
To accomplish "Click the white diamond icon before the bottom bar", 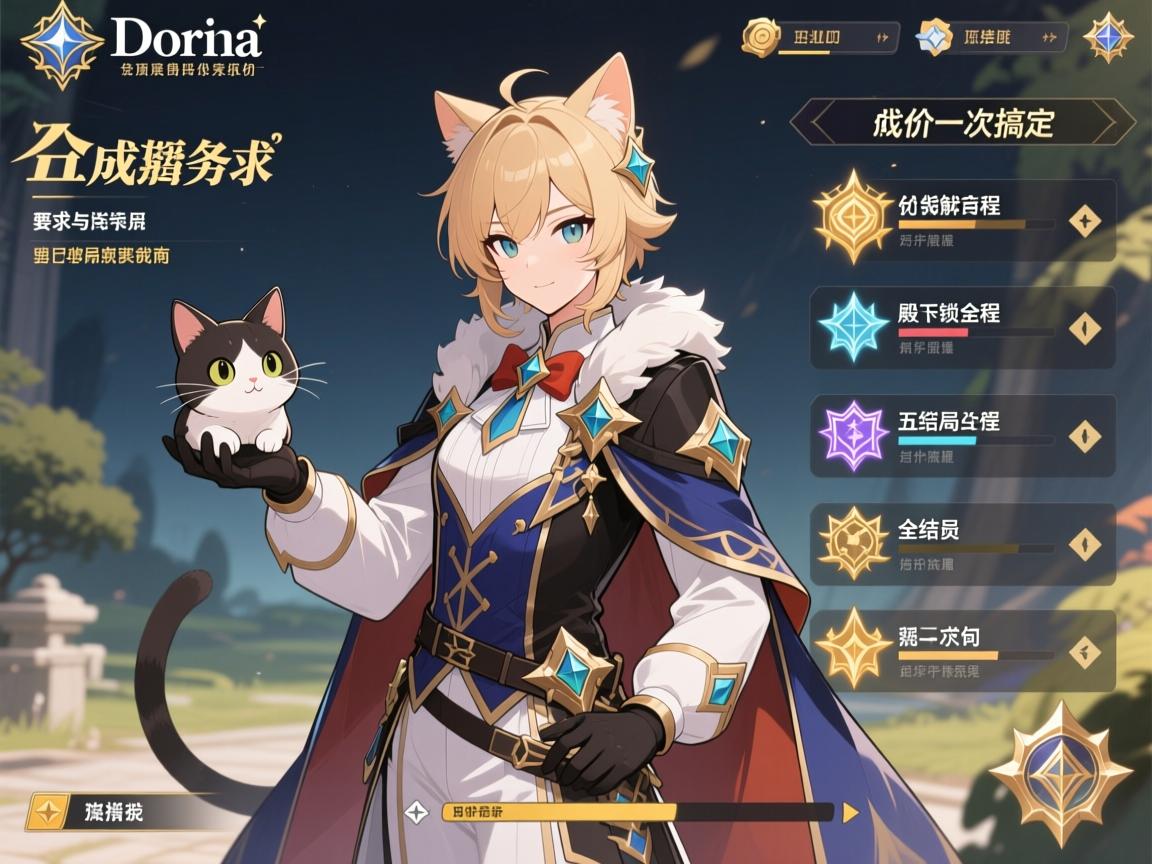I will click(416, 812).
